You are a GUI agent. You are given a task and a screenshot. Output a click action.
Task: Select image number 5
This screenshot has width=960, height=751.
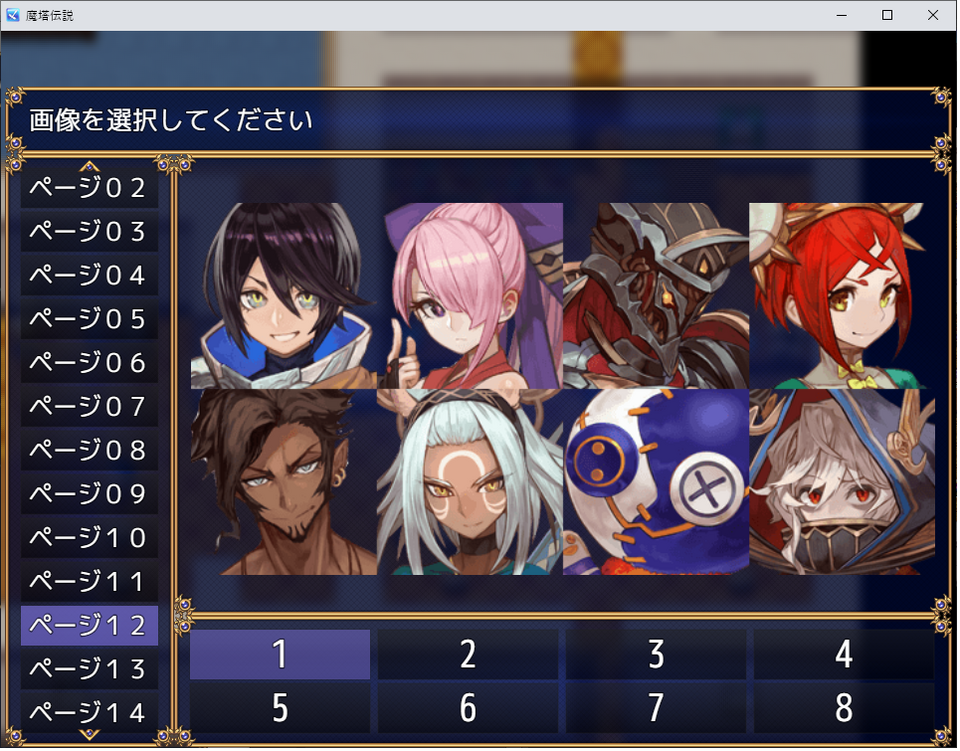280,708
